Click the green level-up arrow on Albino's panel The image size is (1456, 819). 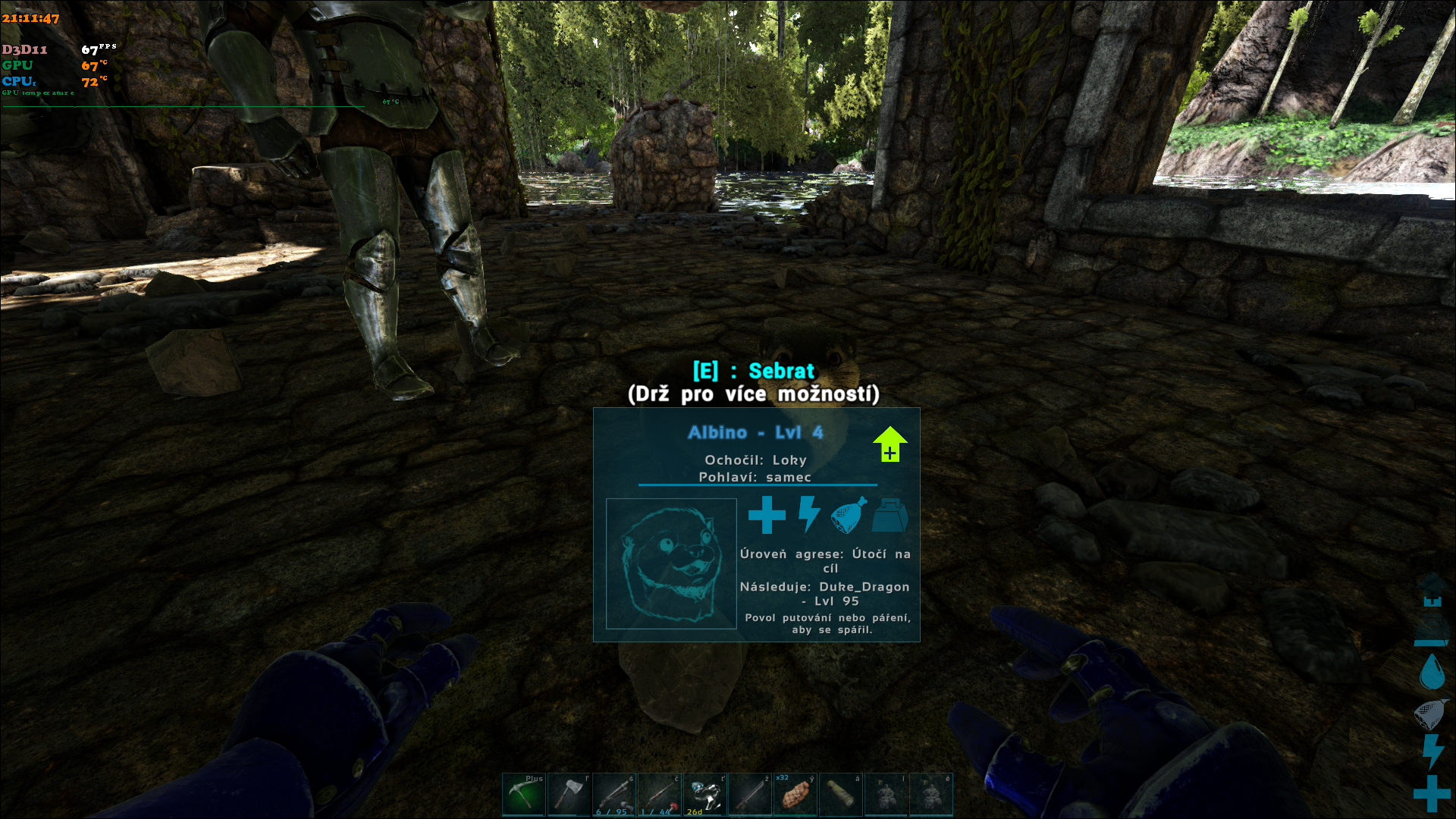click(x=890, y=444)
